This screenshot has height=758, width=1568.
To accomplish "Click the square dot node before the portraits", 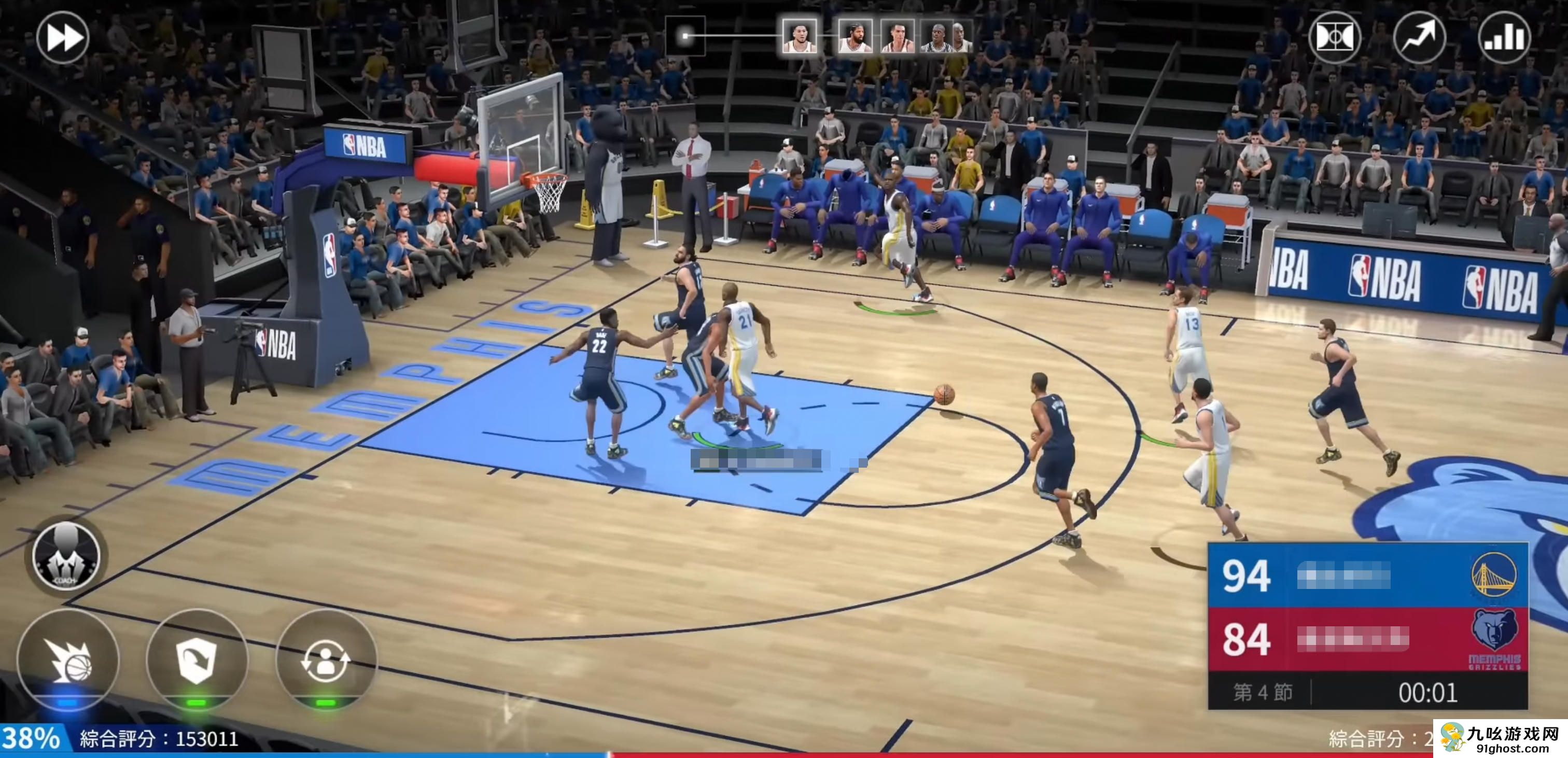I will (x=685, y=36).
